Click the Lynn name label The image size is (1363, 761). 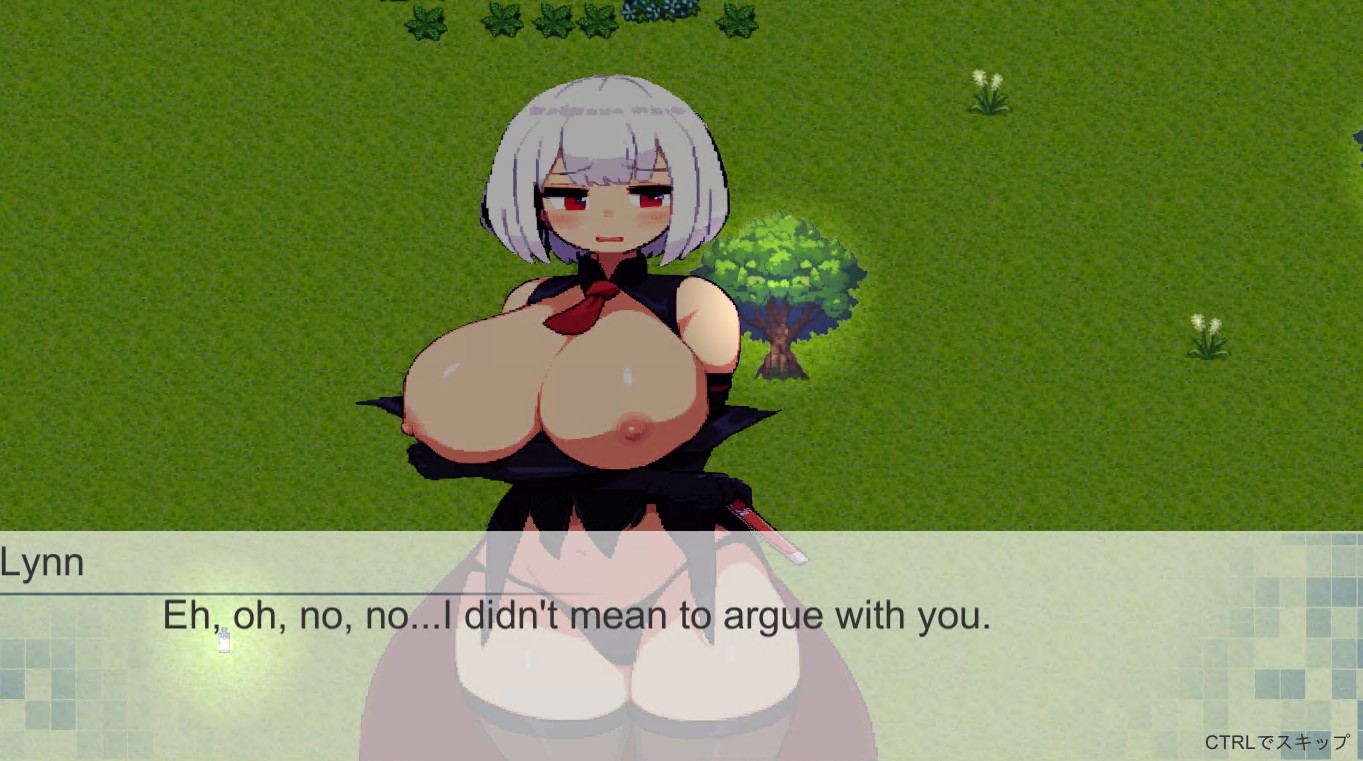tap(42, 562)
